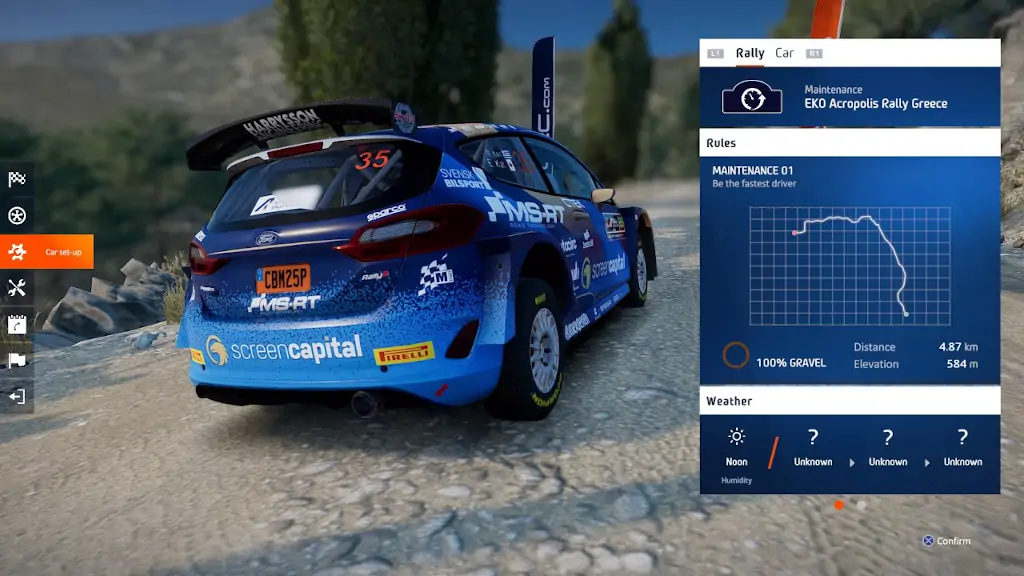The height and width of the screenshot is (576, 1024).
Task: Click the stage route map grid
Action: point(850,266)
